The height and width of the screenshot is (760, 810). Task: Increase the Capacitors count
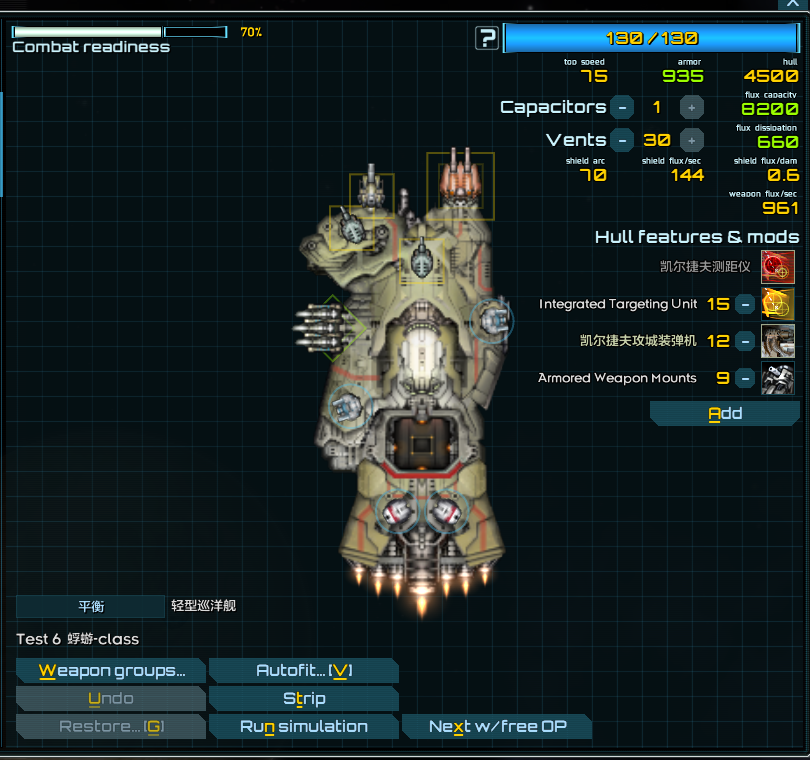692,107
